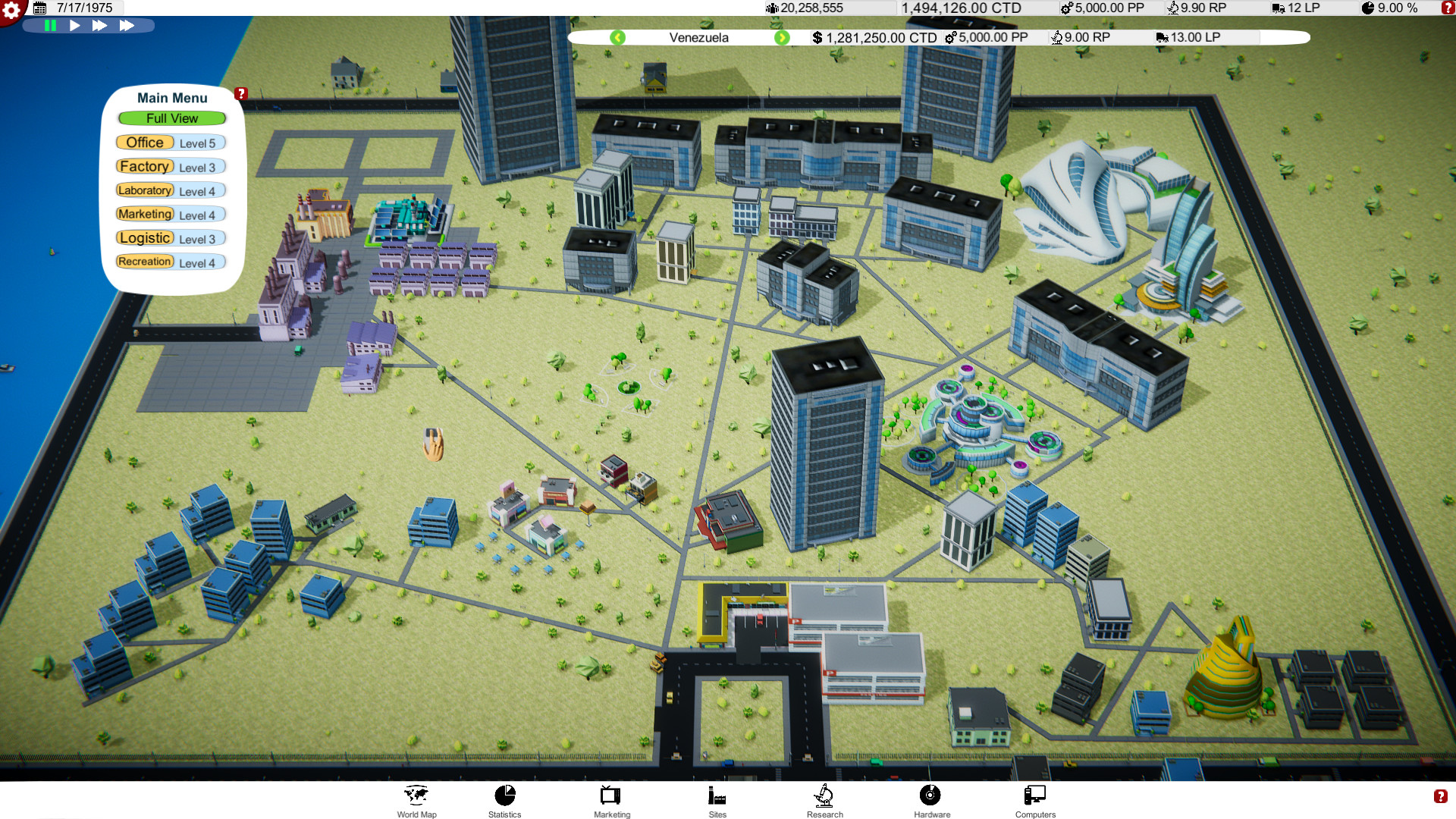Pause the game simulation

(x=49, y=25)
